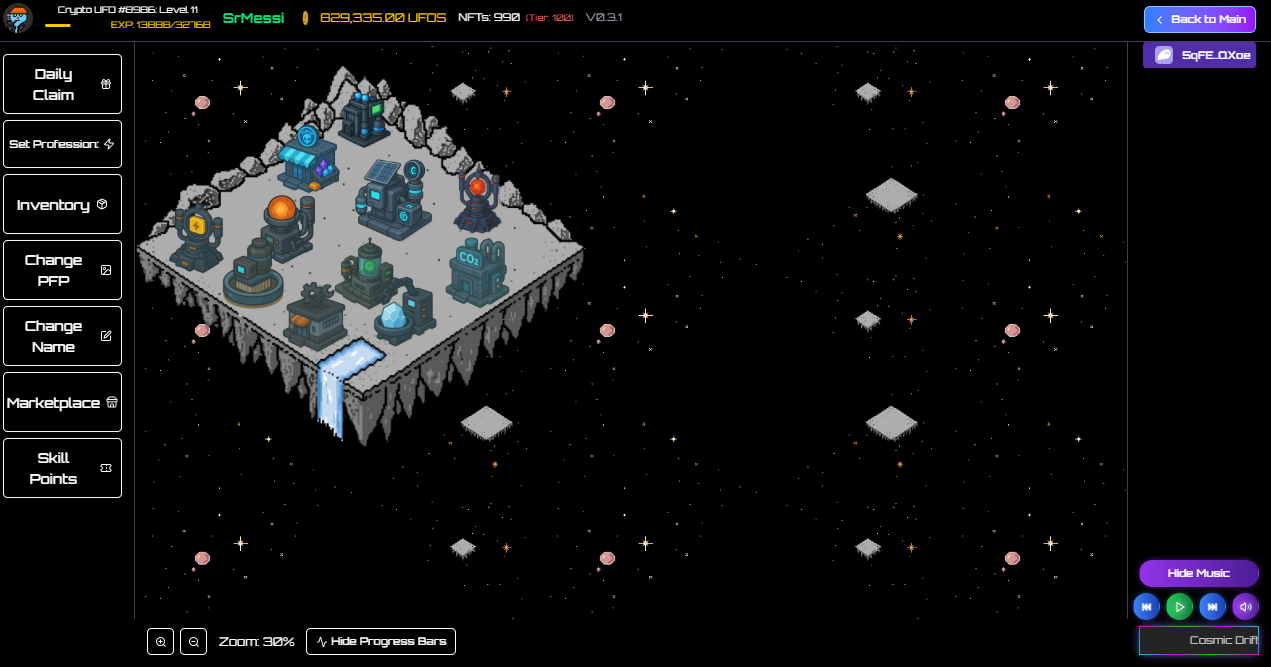Open the Inventory panel
1271x667 pixels.
click(x=62, y=204)
